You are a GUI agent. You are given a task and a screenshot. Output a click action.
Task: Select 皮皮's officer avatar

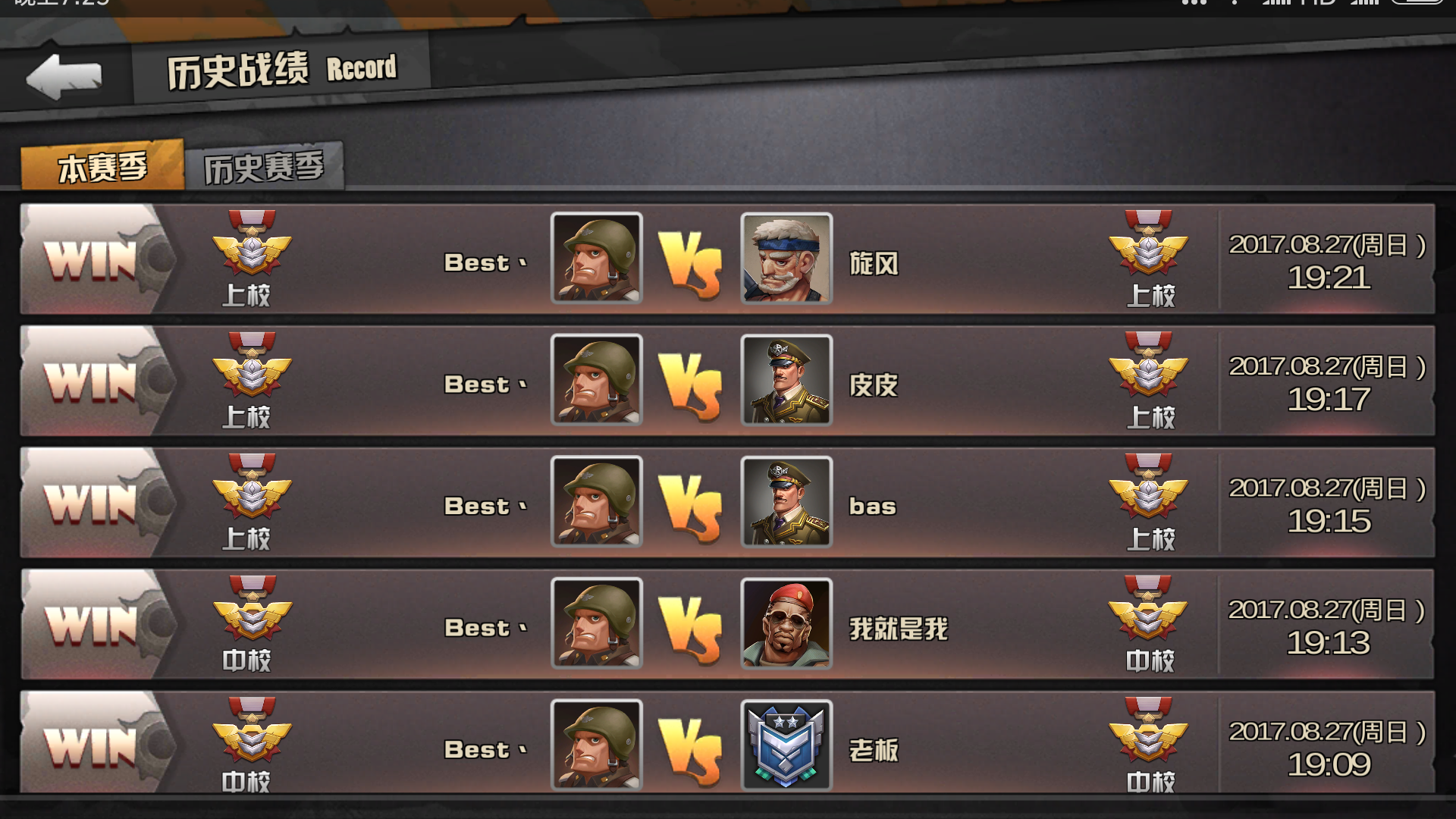point(786,382)
